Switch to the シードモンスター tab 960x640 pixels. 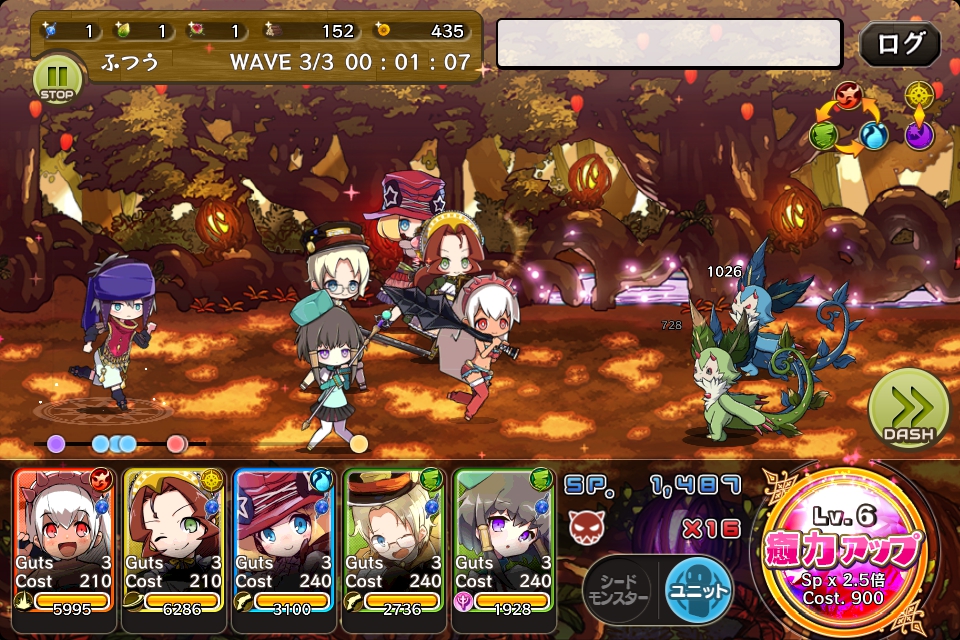click(616, 590)
